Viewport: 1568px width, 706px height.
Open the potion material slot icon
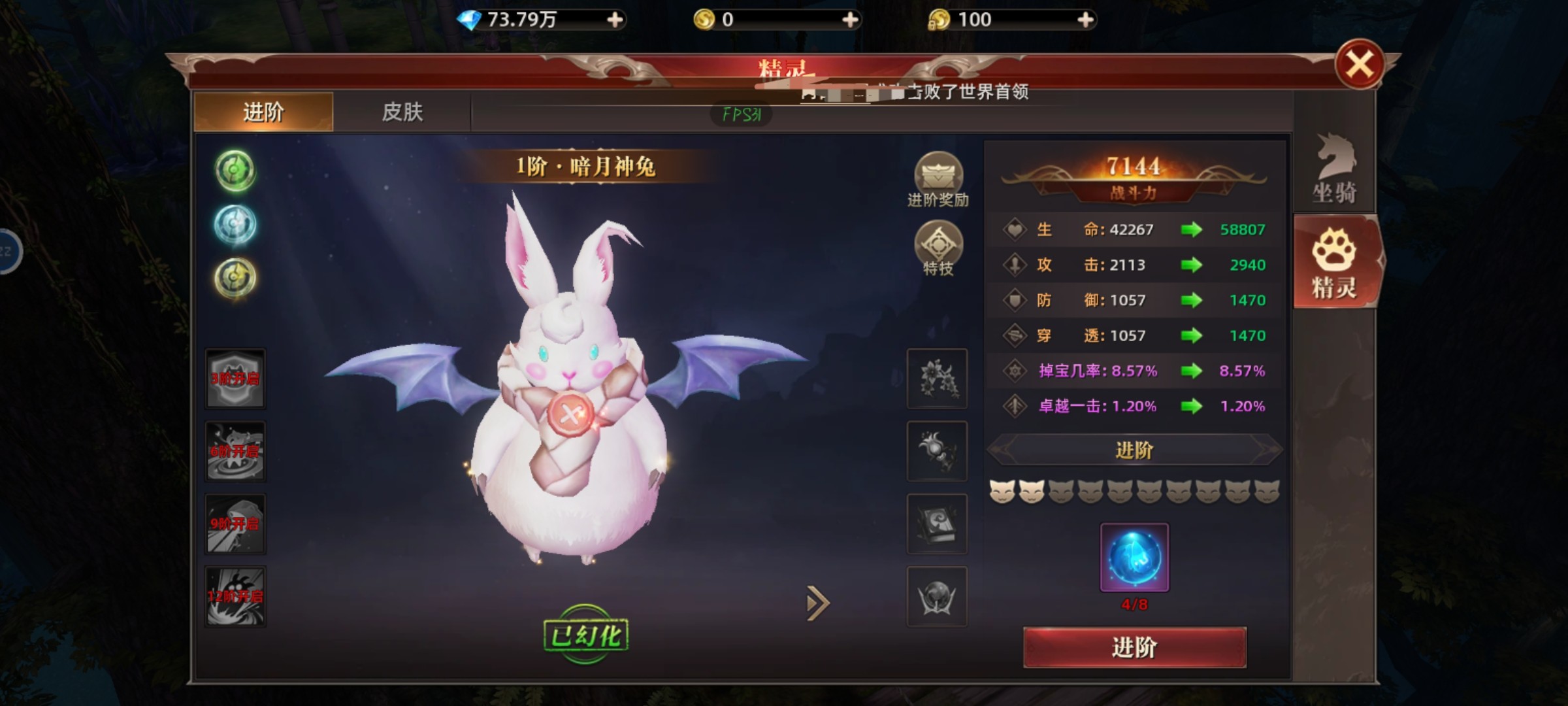pos(937,451)
